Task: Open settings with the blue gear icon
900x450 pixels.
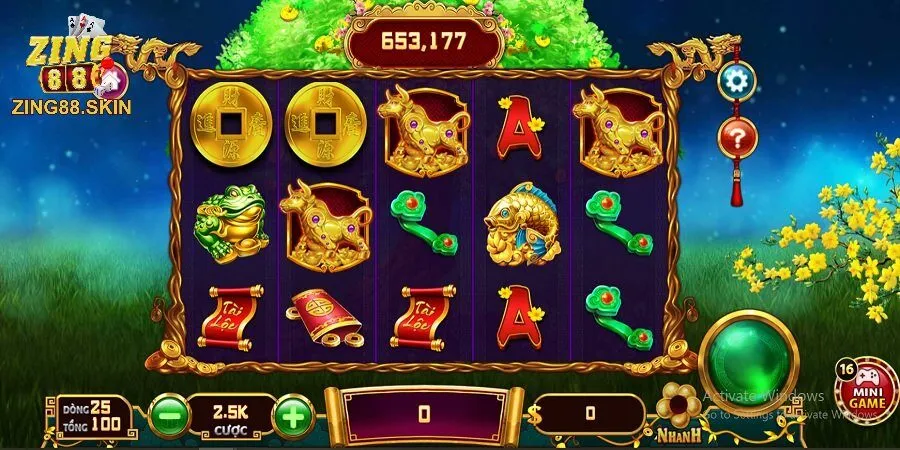Action: [x=738, y=81]
